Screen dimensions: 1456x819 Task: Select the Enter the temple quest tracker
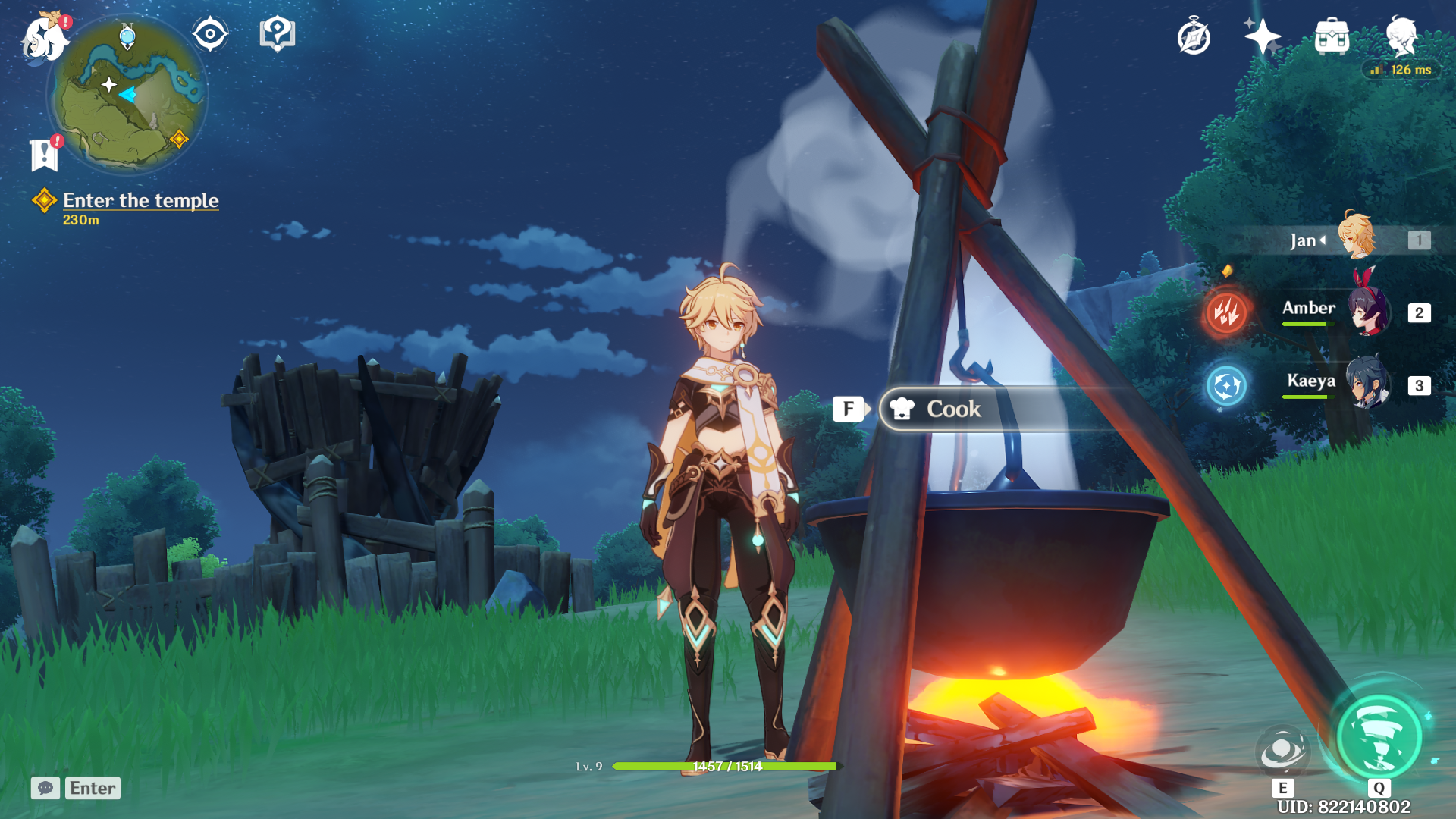pos(140,201)
